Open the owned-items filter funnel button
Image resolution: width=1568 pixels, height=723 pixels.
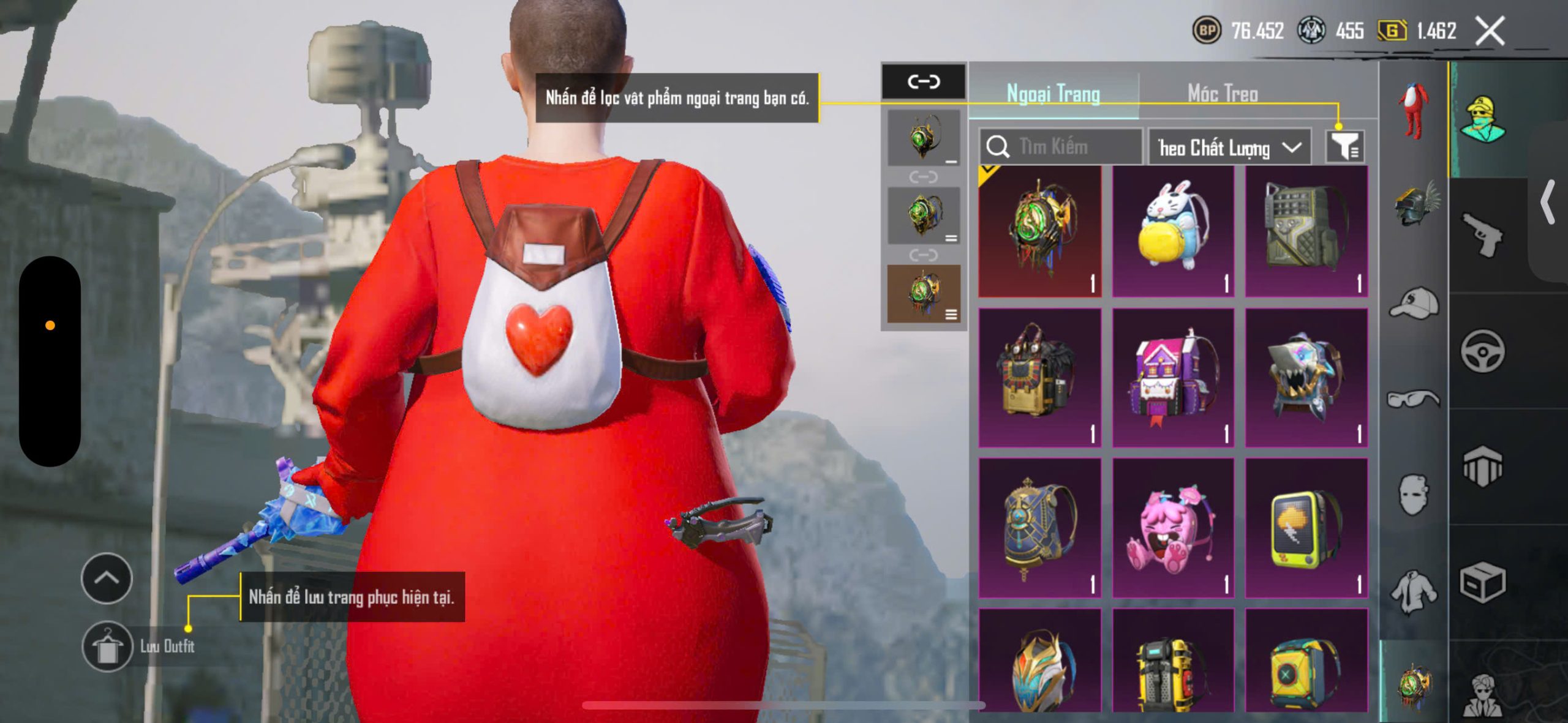pos(1344,147)
